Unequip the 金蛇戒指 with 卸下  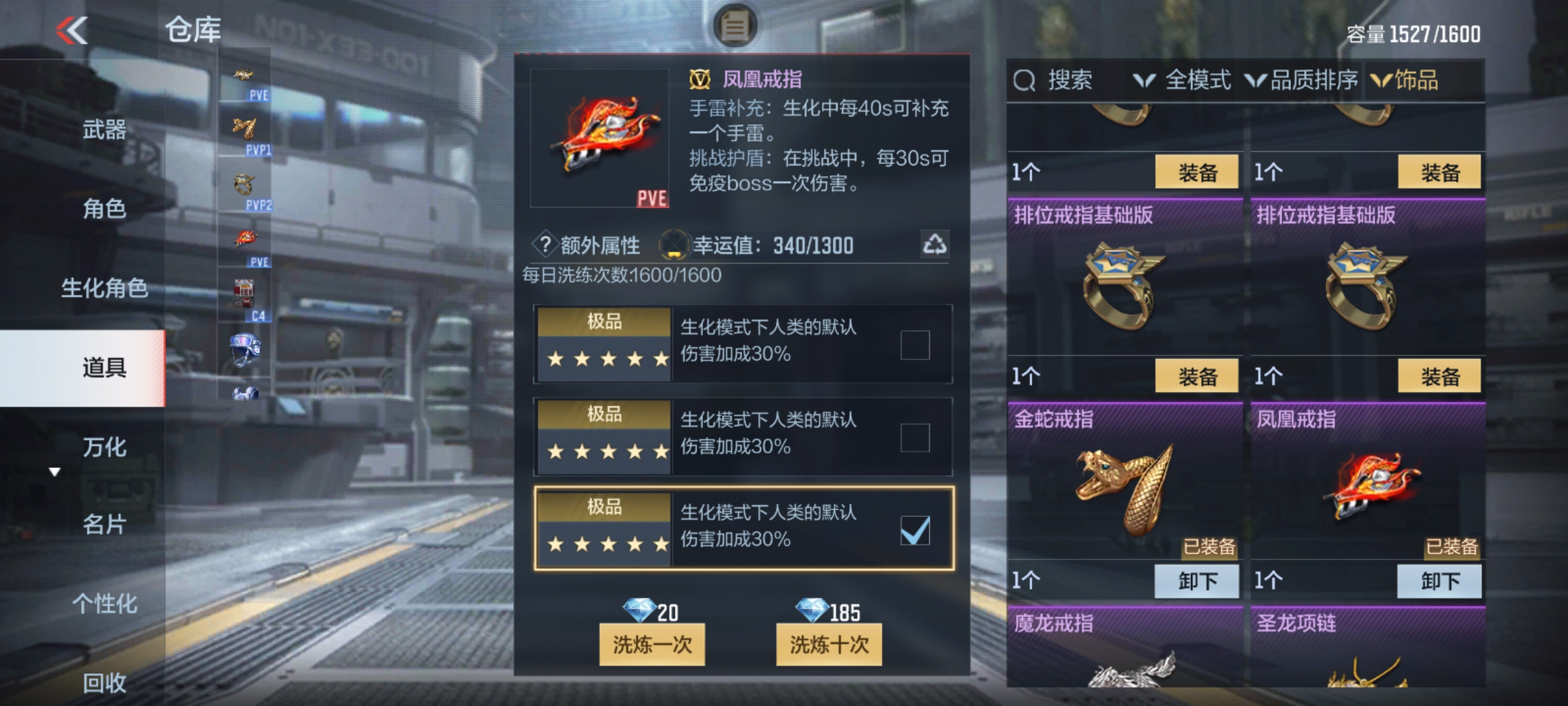(1197, 580)
